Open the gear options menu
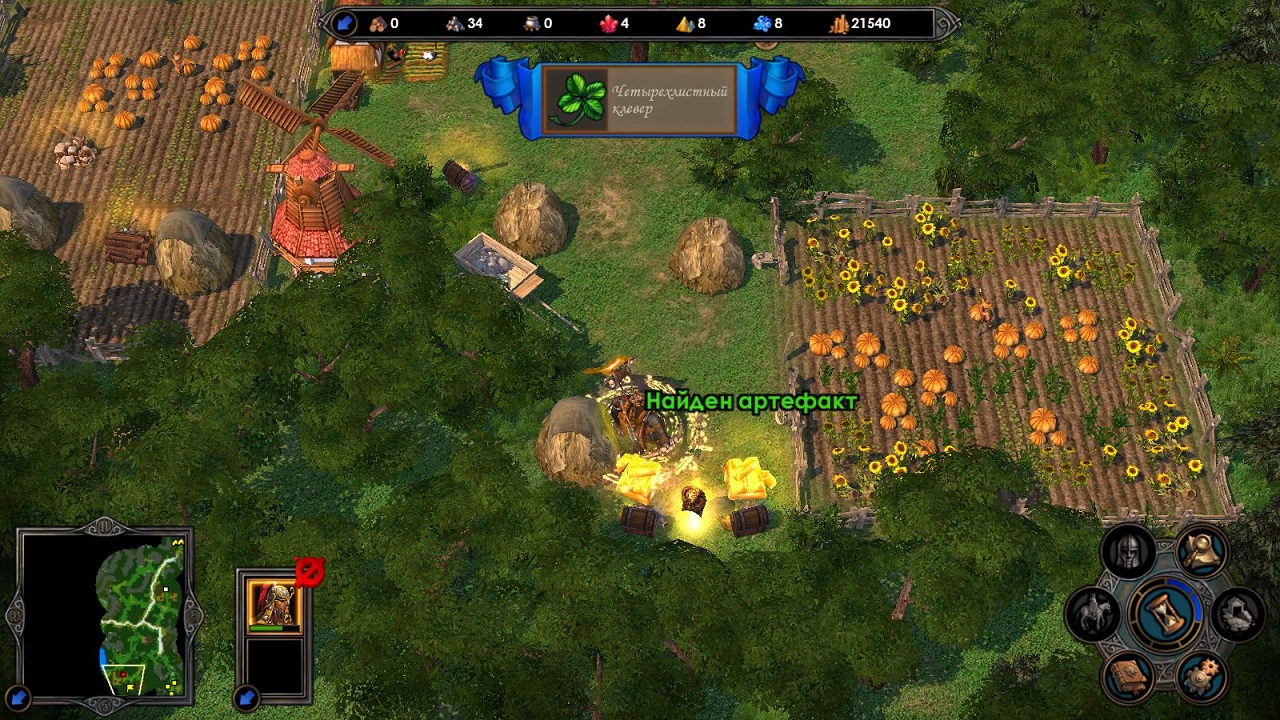Image resolution: width=1280 pixels, height=720 pixels. [x=1201, y=677]
